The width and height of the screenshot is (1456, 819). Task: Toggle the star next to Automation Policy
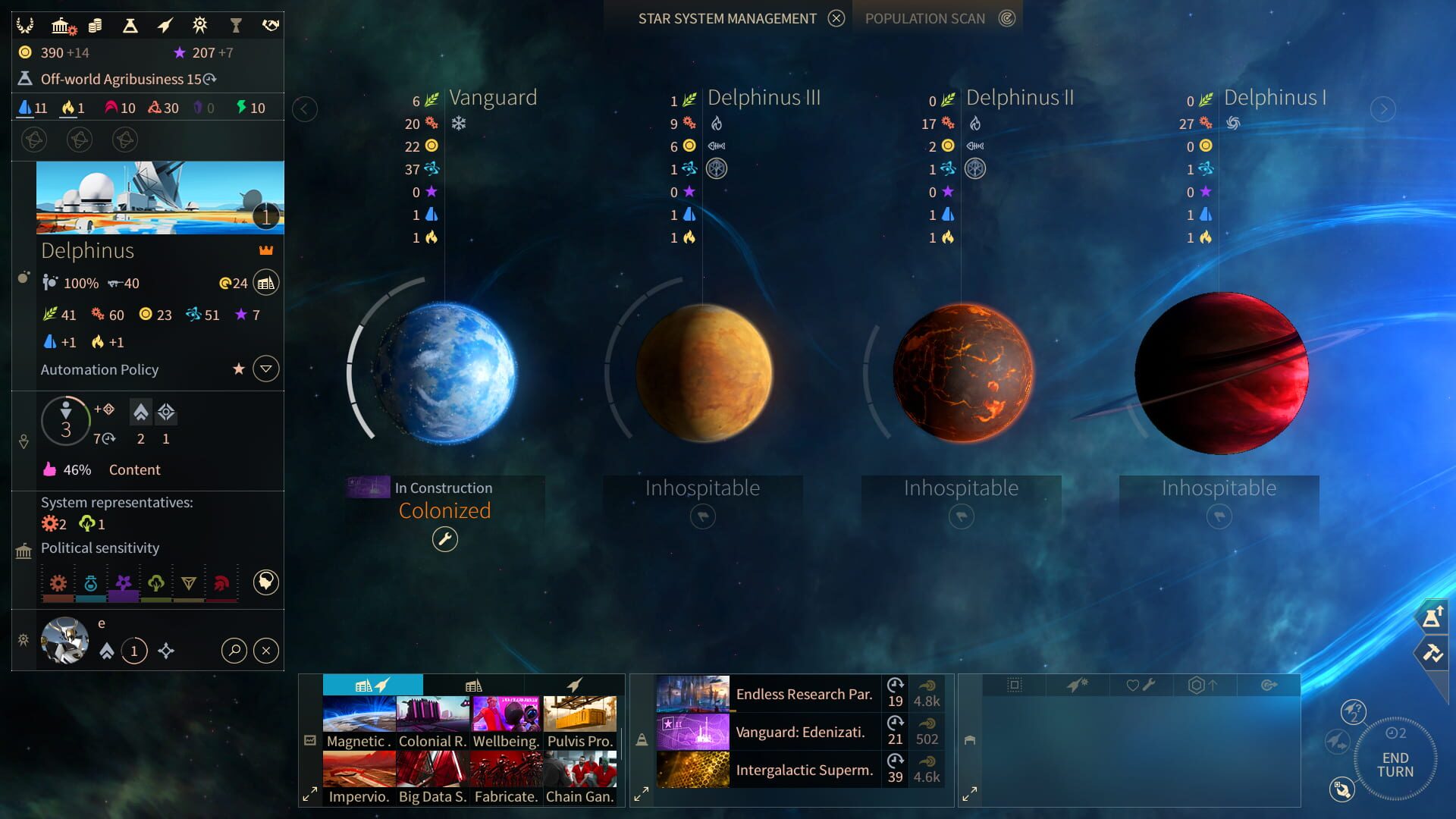[x=240, y=369]
